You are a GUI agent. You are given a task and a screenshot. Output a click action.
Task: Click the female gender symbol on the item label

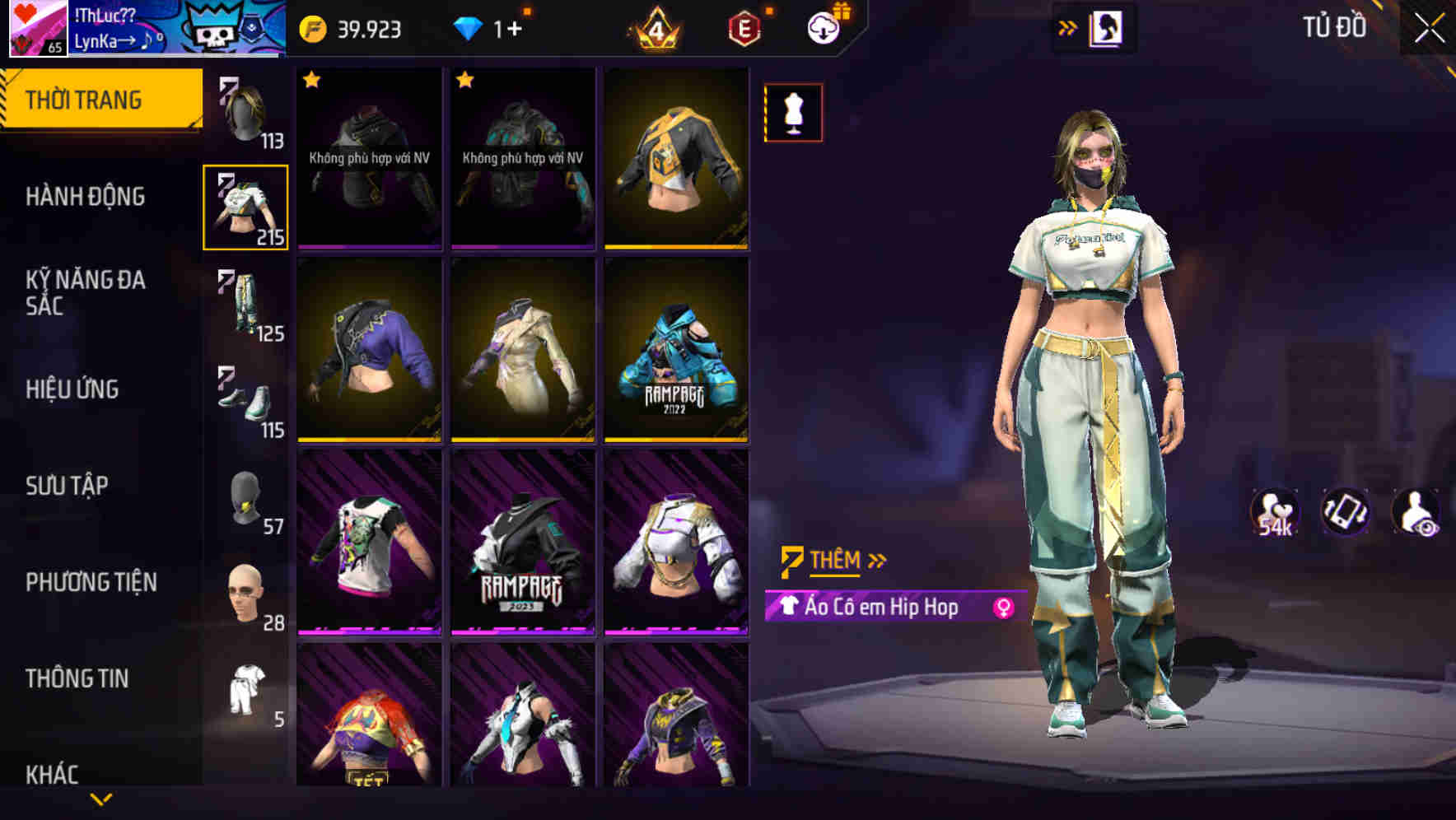[1001, 609]
